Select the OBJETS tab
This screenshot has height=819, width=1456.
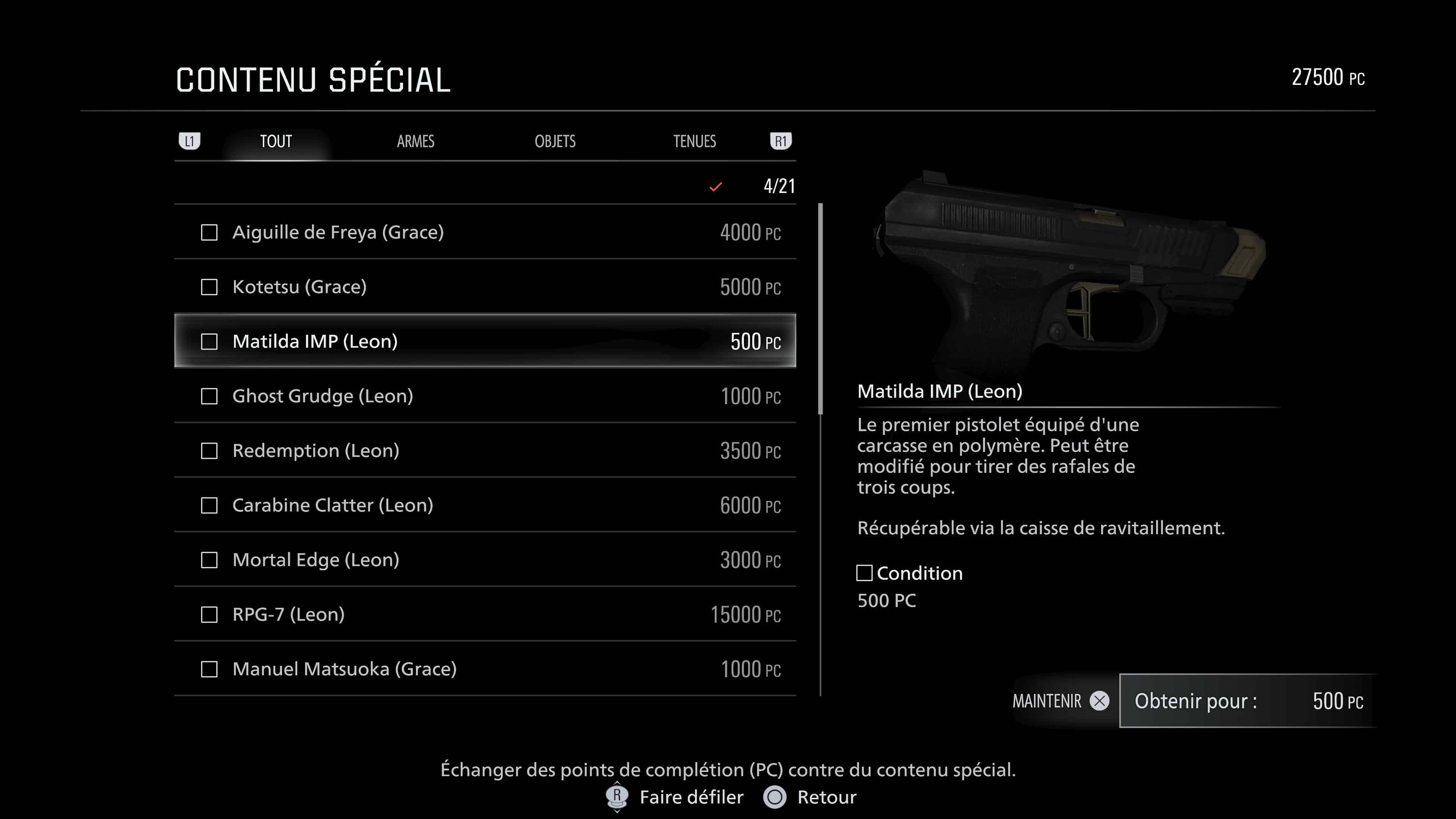point(555,141)
